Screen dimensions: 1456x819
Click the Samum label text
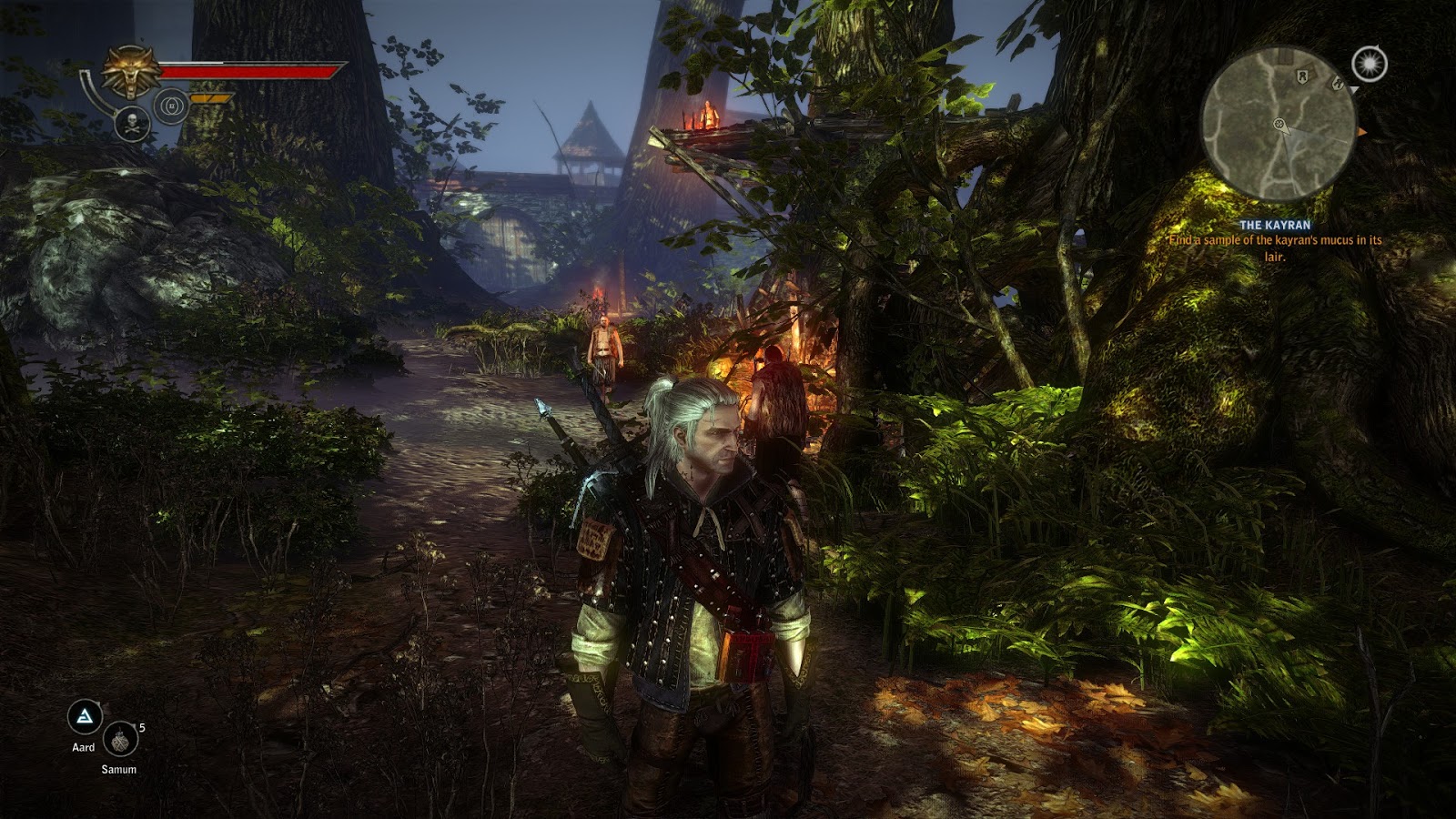click(x=119, y=769)
